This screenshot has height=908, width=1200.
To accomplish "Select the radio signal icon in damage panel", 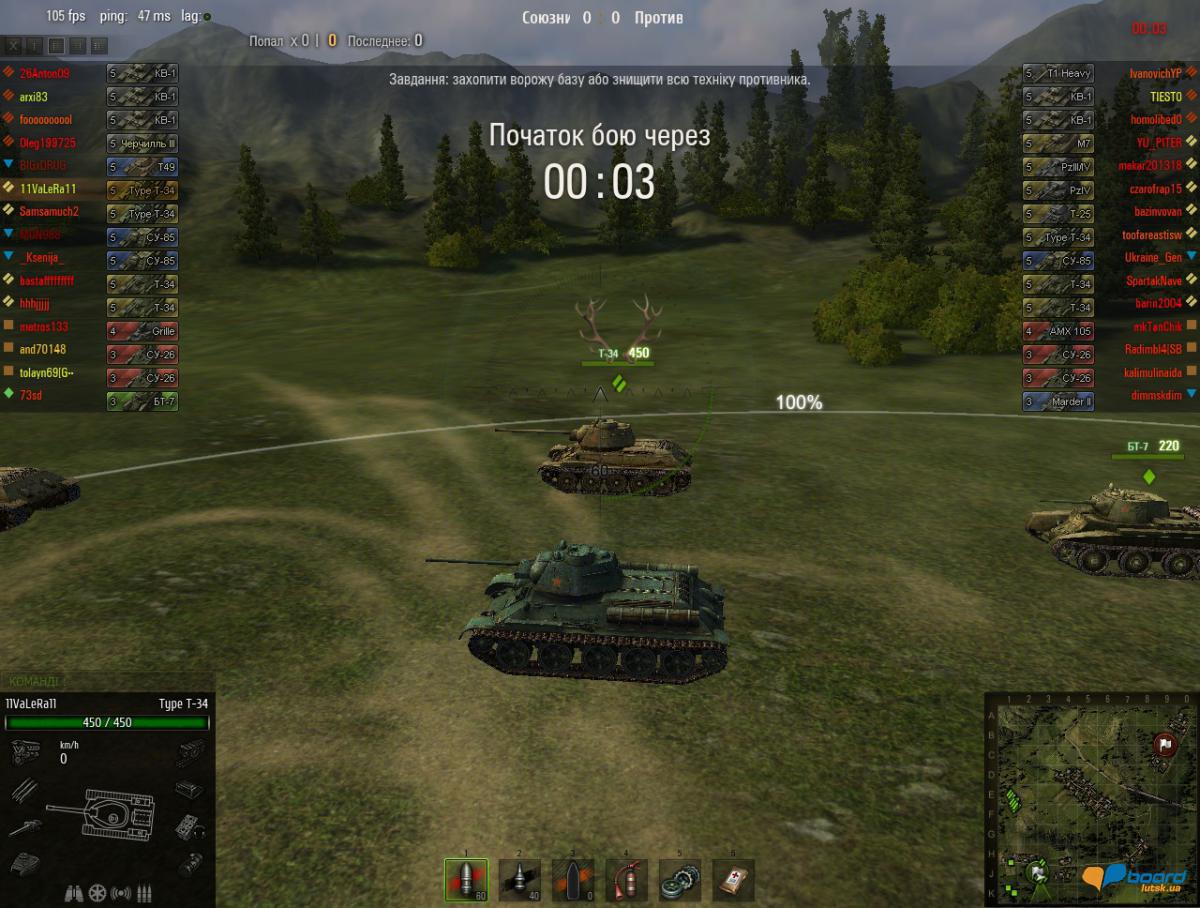I will coord(121,893).
